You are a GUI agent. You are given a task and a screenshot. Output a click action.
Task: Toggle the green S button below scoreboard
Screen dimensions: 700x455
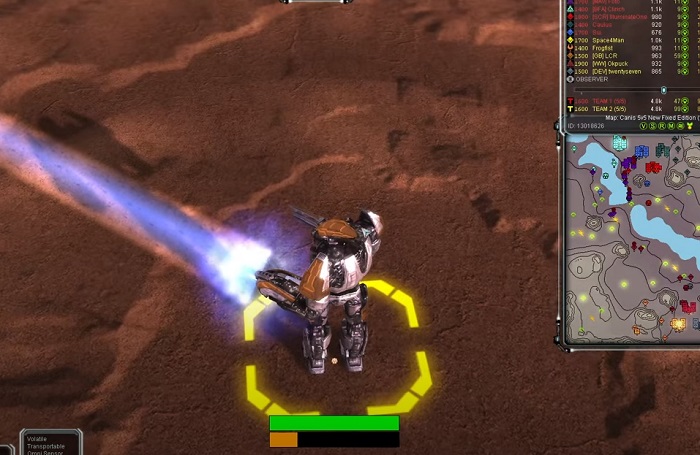653,126
